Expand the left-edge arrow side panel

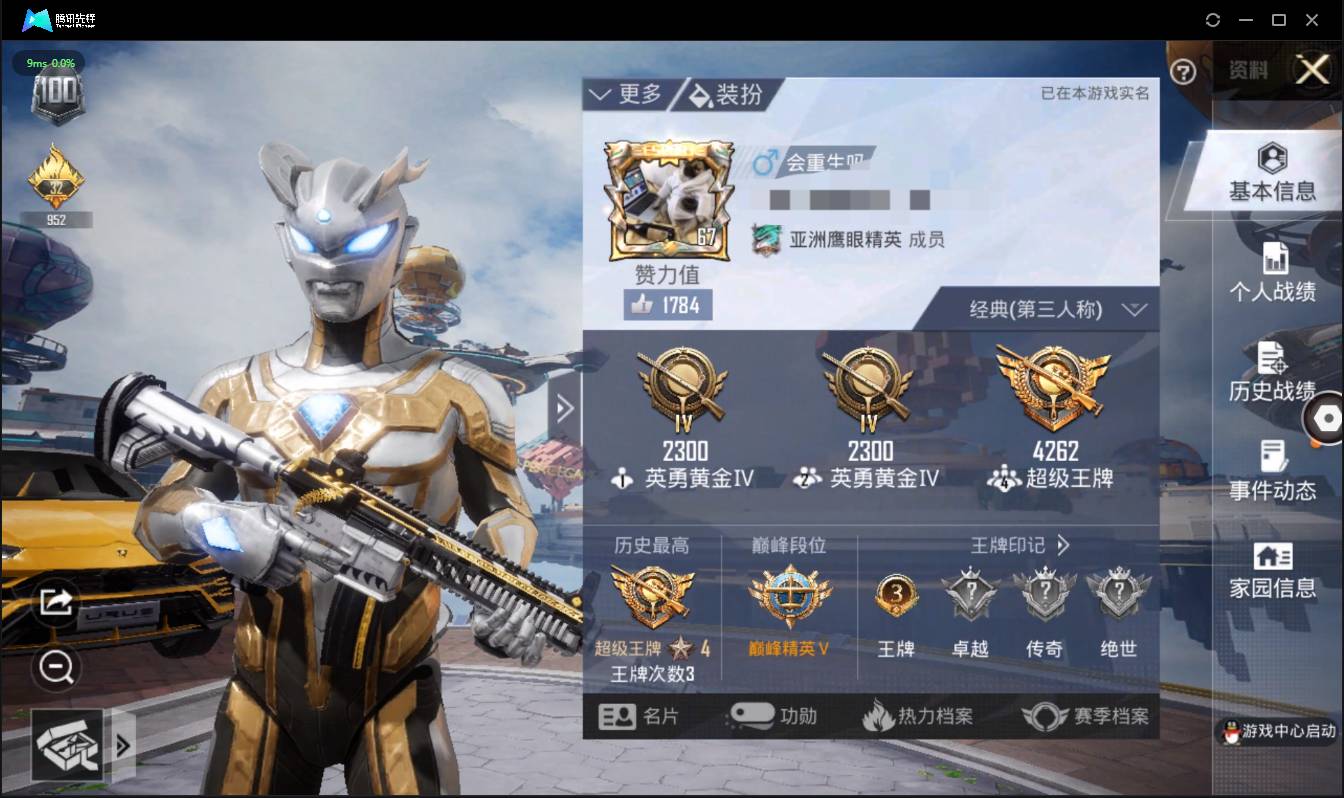click(x=563, y=408)
